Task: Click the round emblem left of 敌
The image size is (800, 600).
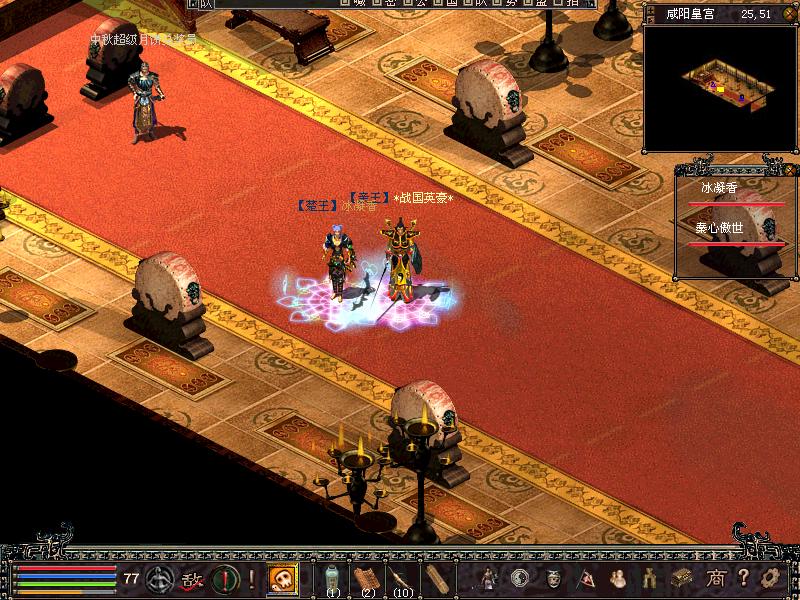Action: point(160,578)
